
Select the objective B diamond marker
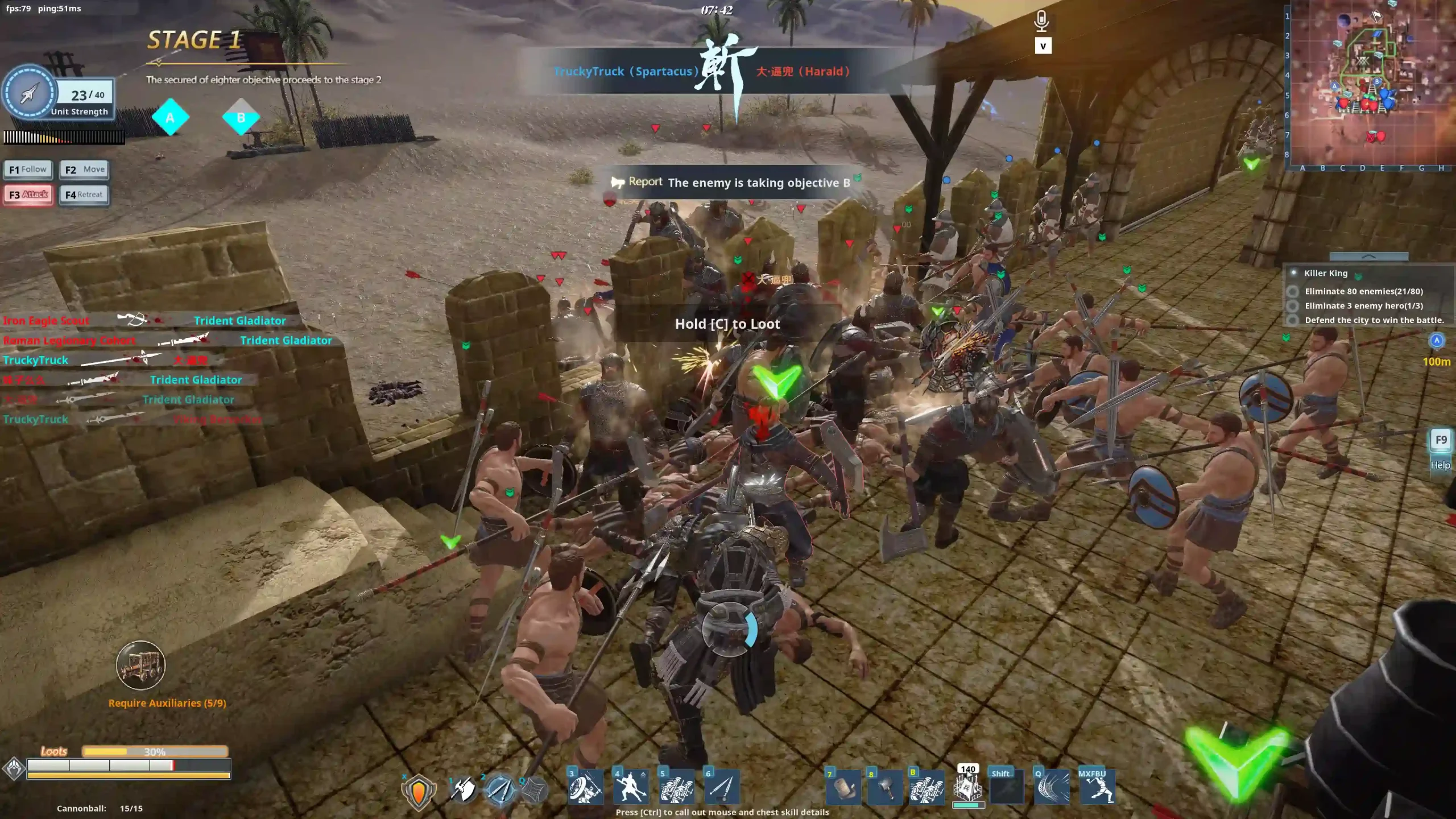click(241, 118)
